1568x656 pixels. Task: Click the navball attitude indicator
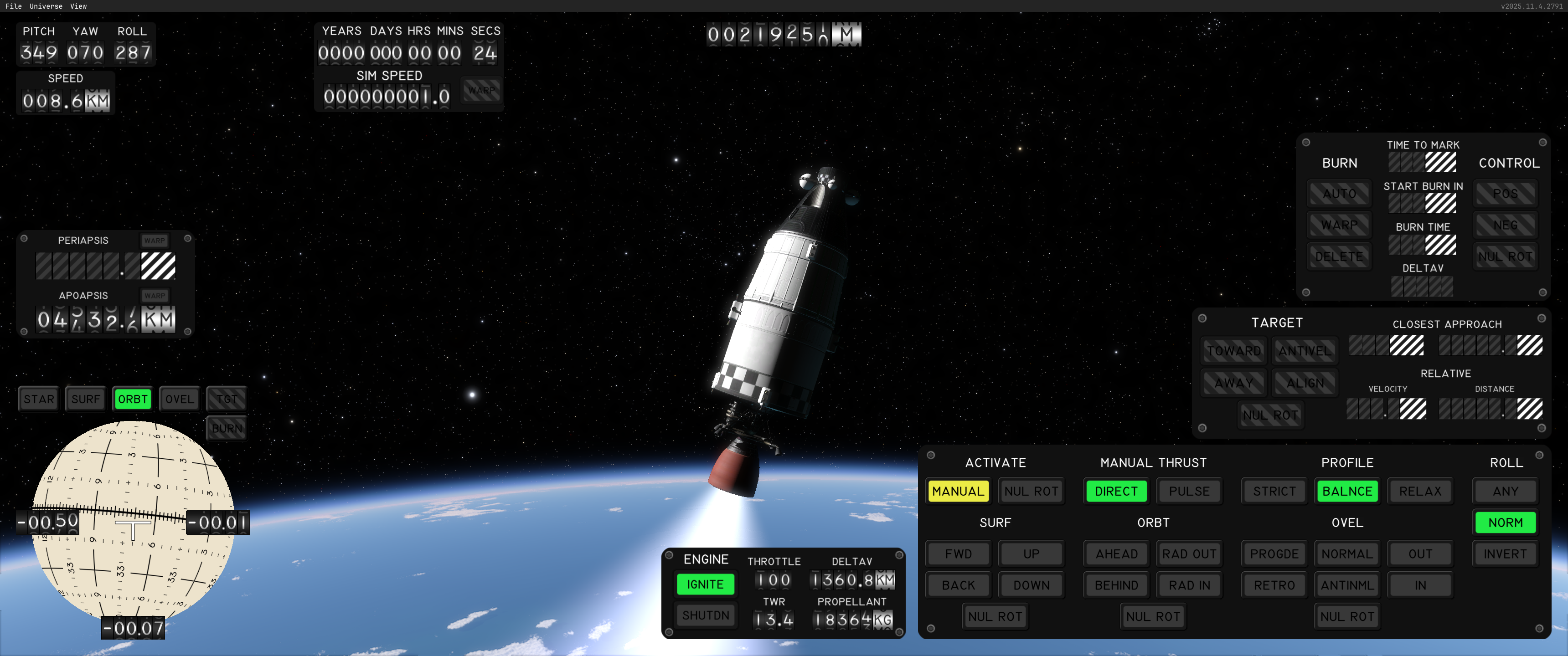pyautogui.click(x=133, y=523)
